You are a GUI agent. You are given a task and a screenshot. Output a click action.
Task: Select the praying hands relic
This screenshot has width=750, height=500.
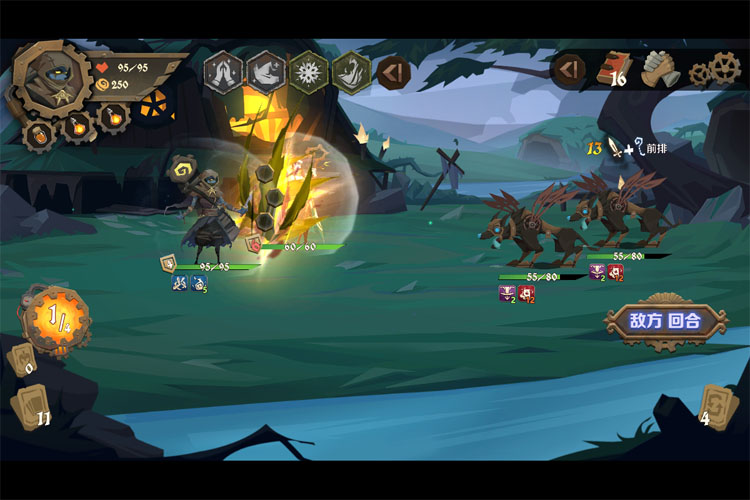222,71
